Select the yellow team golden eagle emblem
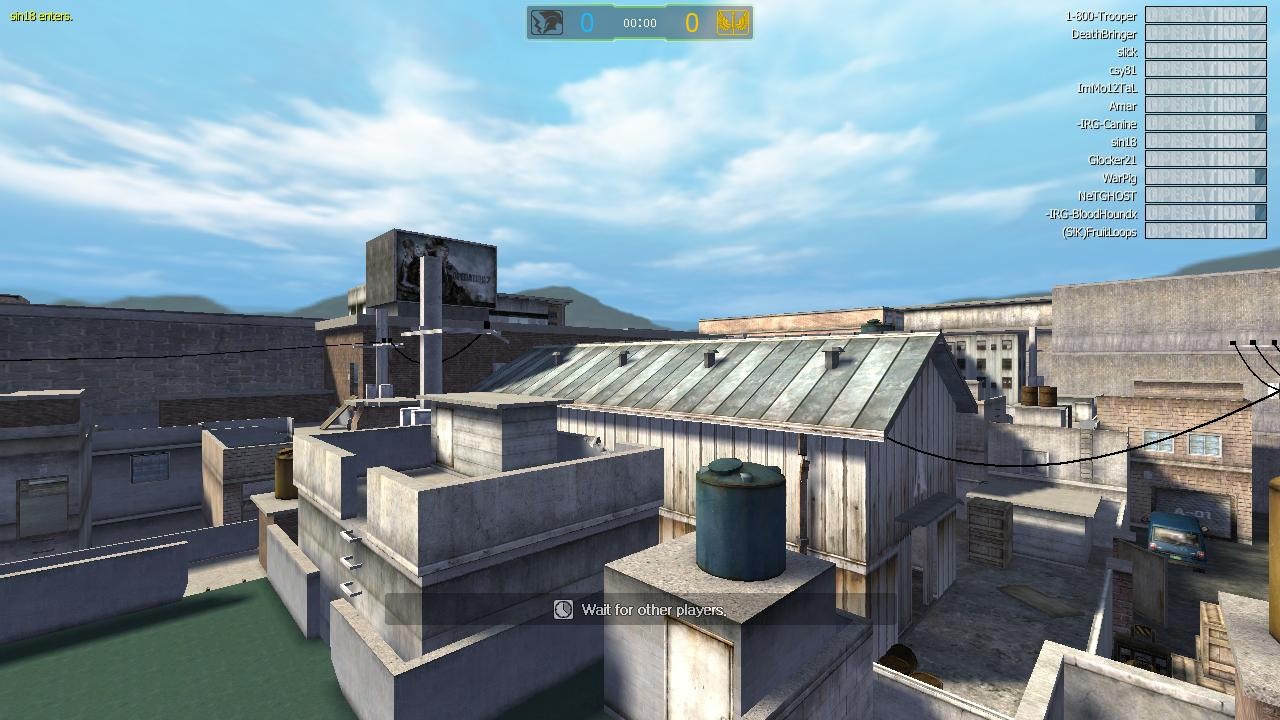This screenshot has height=720, width=1280. click(733, 19)
